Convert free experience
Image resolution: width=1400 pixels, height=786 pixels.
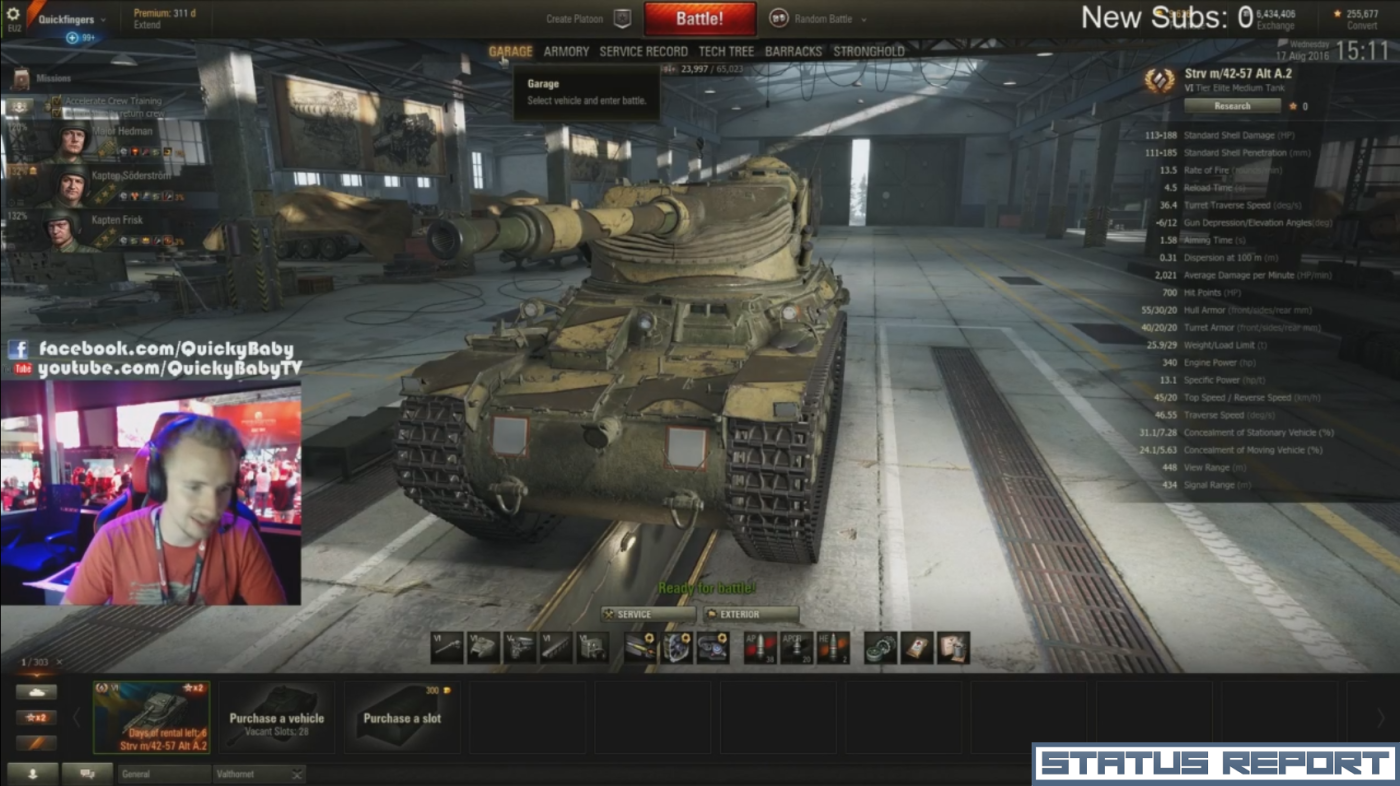1362,26
